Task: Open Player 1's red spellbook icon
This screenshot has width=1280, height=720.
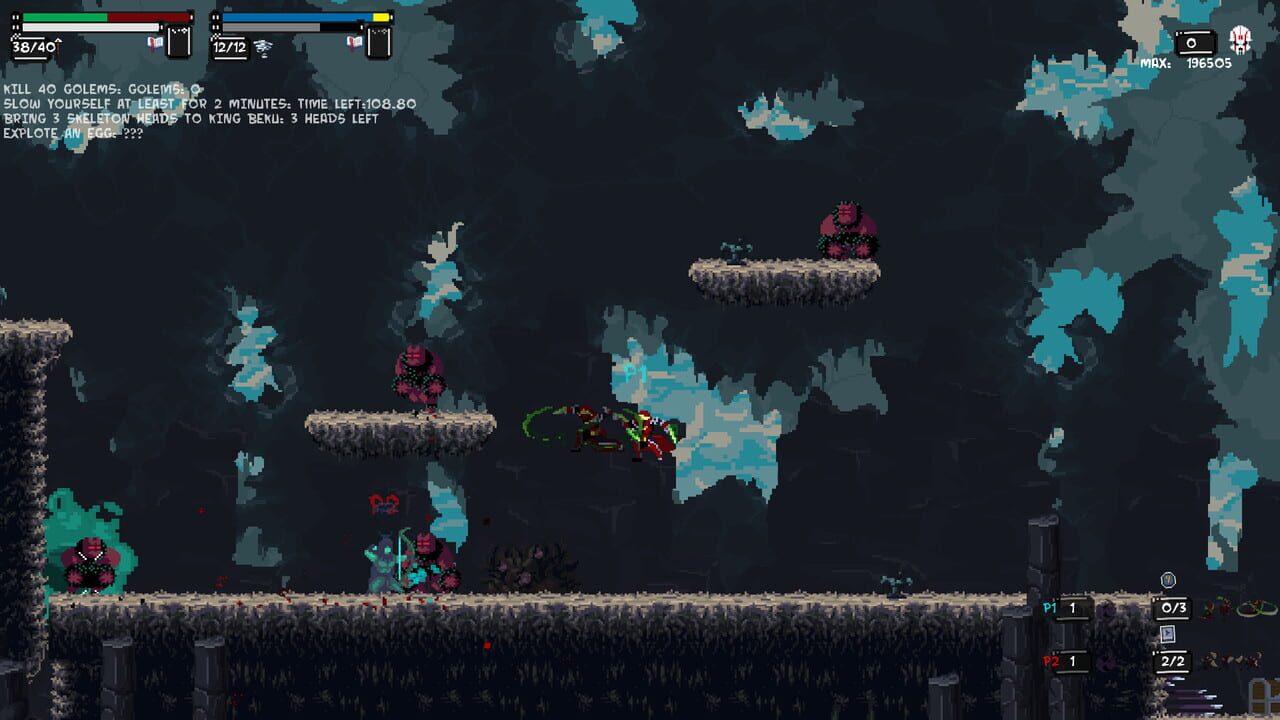Action: (x=156, y=44)
